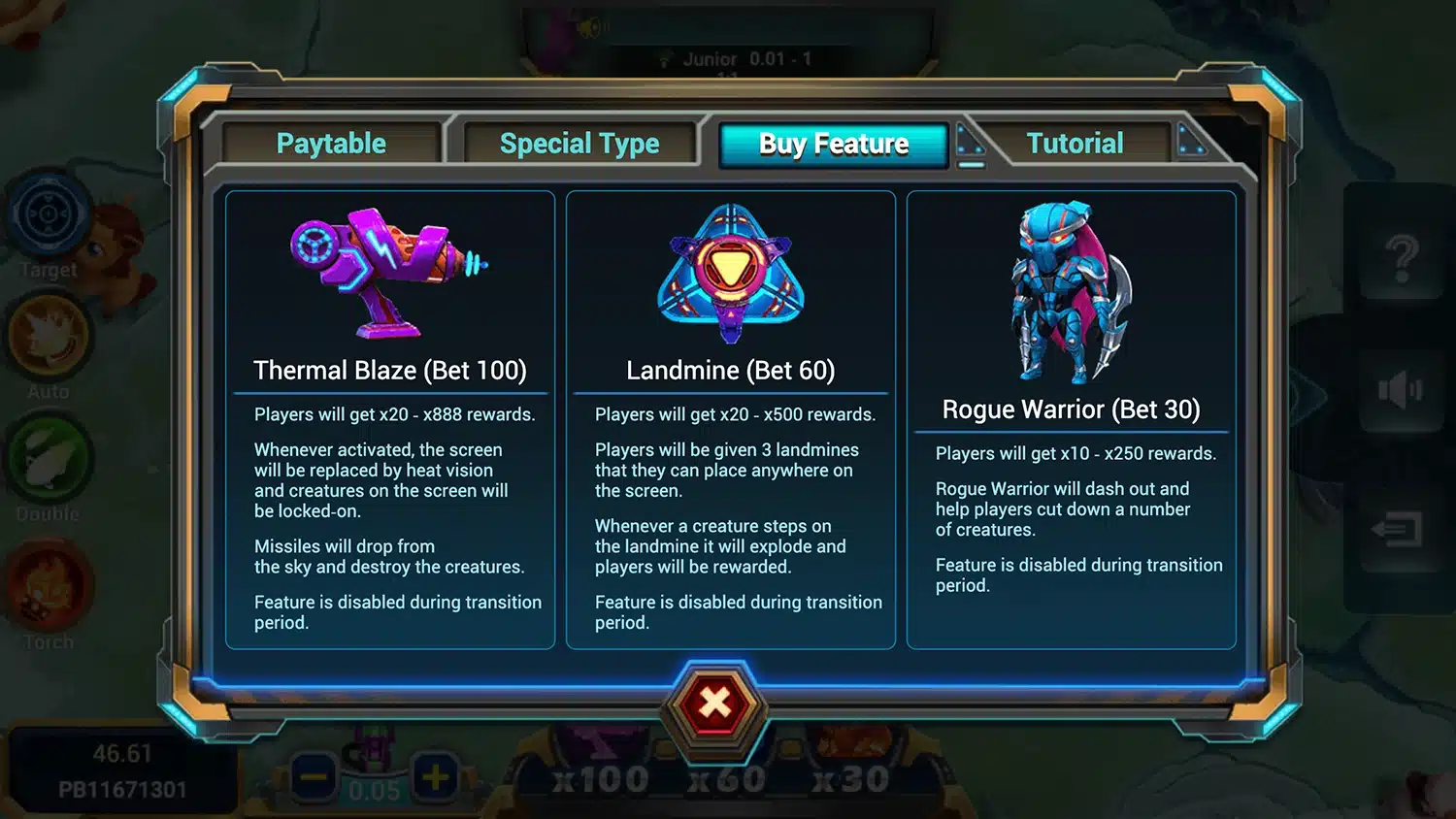Image resolution: width=1456 pixels, height=819 pixels.
Task: Show the Tutorial tab
Action: pos(1075,144)
